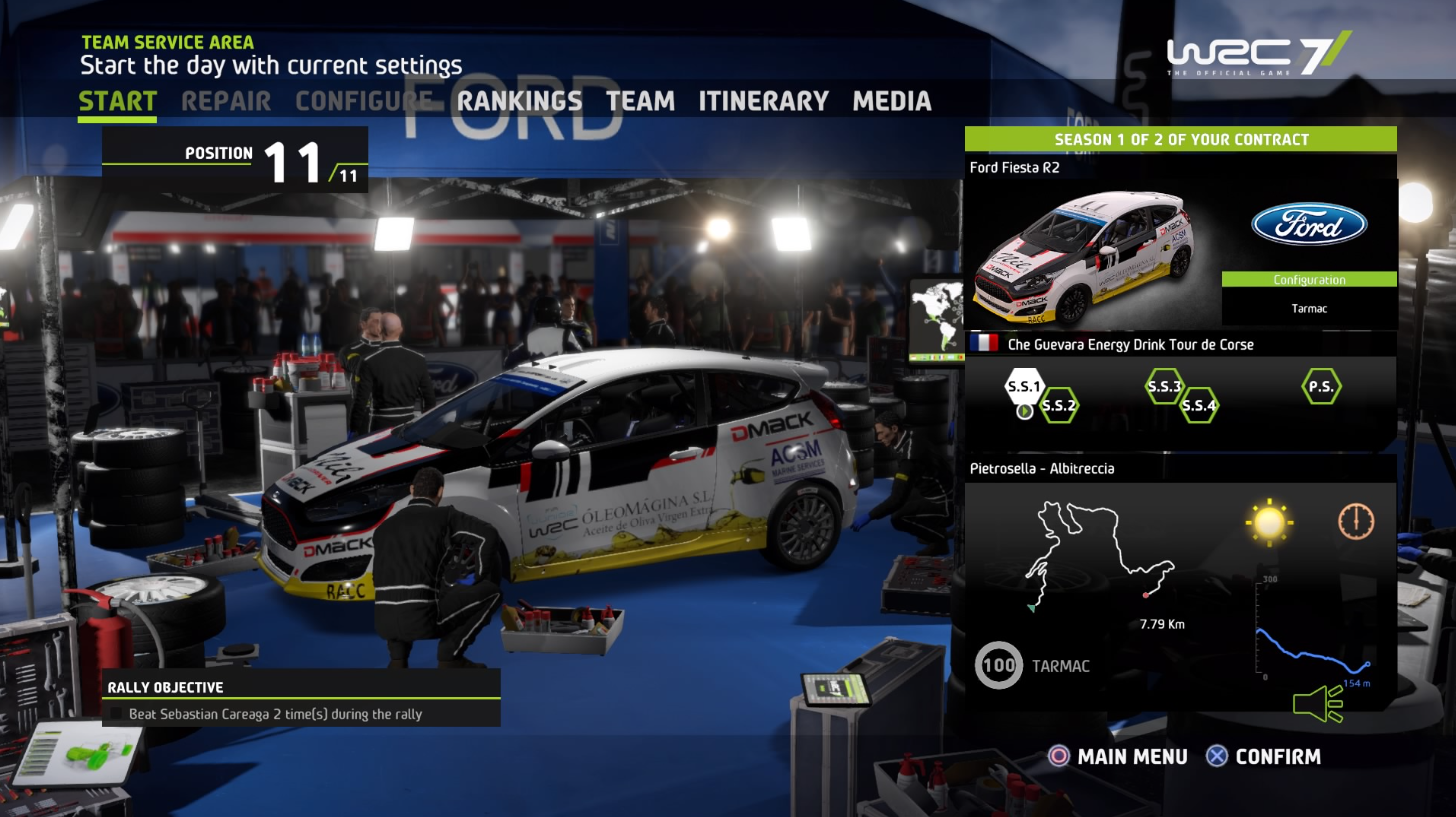Screen dimensions: 1456x817
Task: Expand the Pietrosella - Albitreccia stage details
Action: 1041,468
